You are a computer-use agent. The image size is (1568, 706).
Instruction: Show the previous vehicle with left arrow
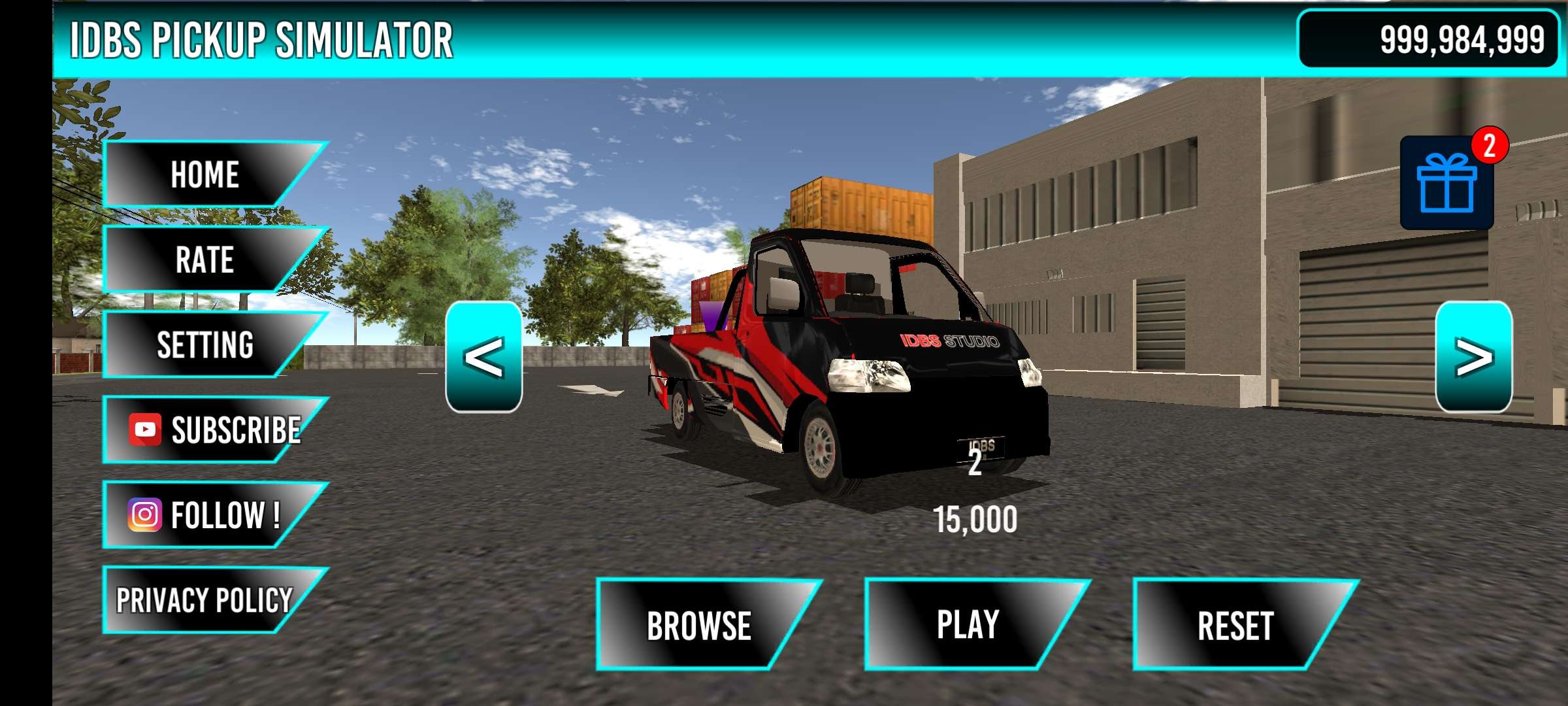(x=483, y=357)
